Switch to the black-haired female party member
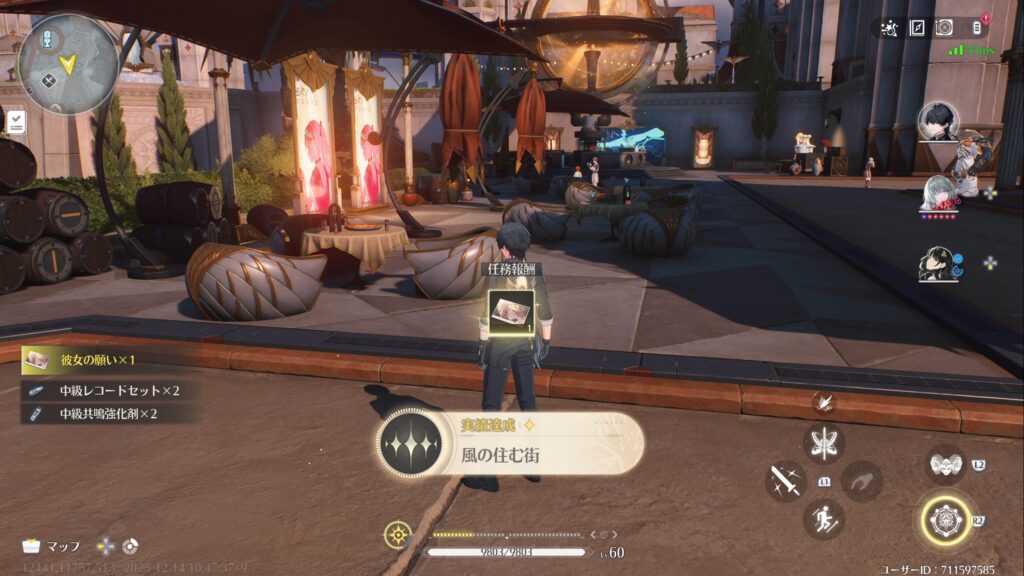 tap(938, 263)
